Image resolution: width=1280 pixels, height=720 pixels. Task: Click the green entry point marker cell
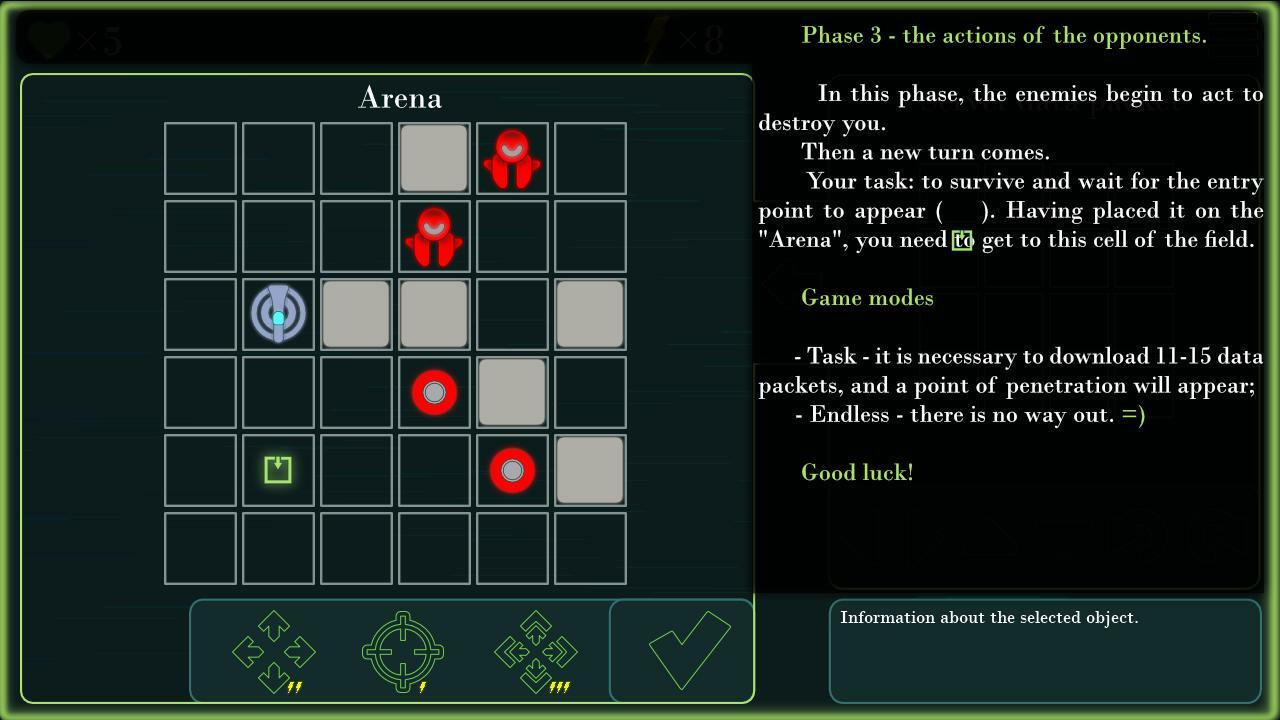278,470
